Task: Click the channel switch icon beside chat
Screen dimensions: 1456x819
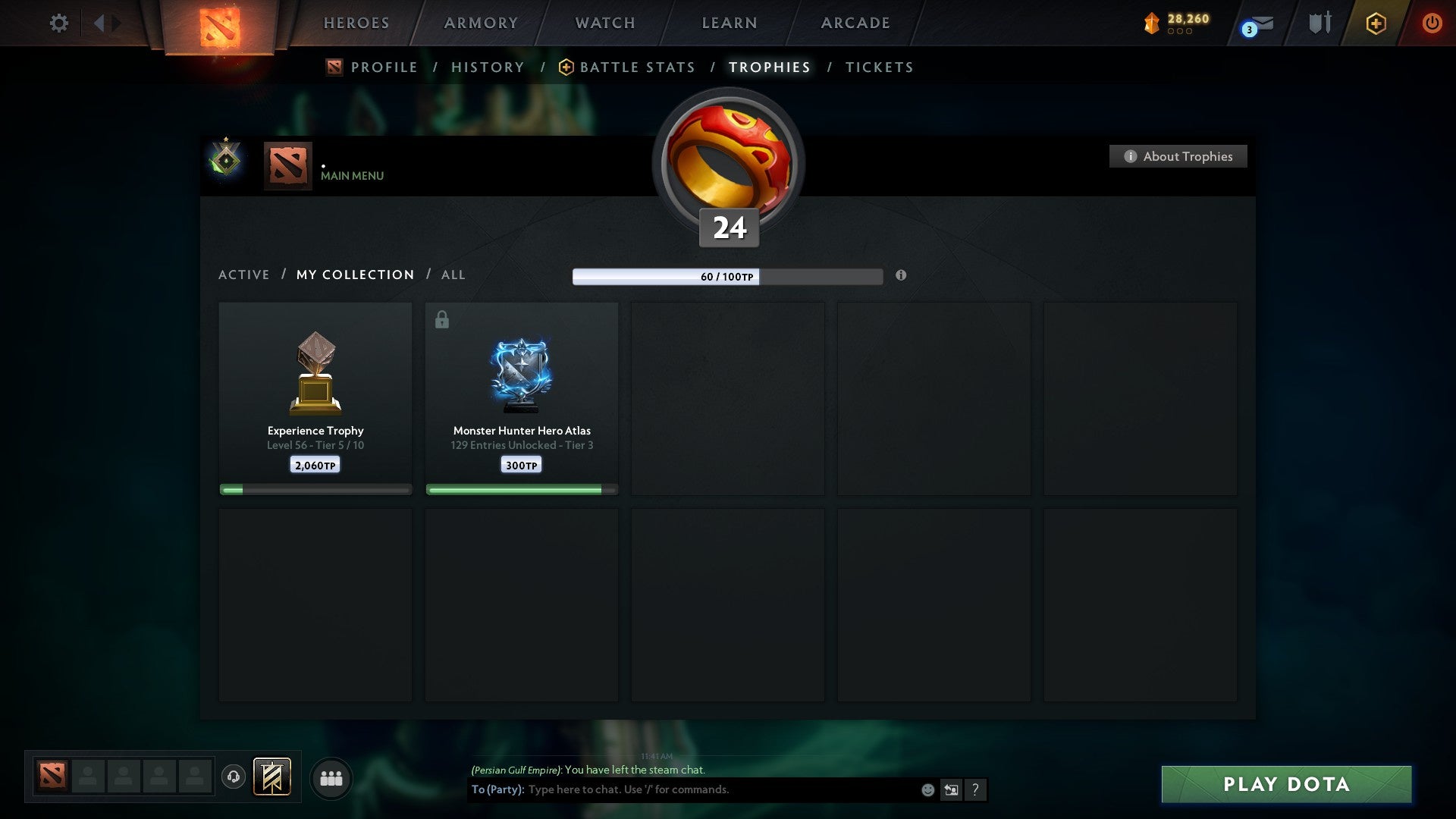Action: click(952, 789)
